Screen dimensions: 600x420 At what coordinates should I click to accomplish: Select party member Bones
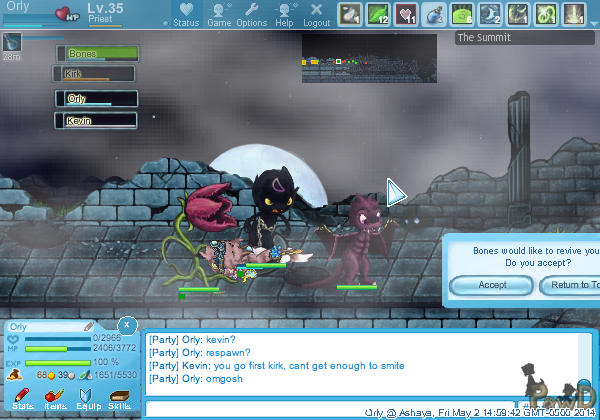(x=97, y=53)
